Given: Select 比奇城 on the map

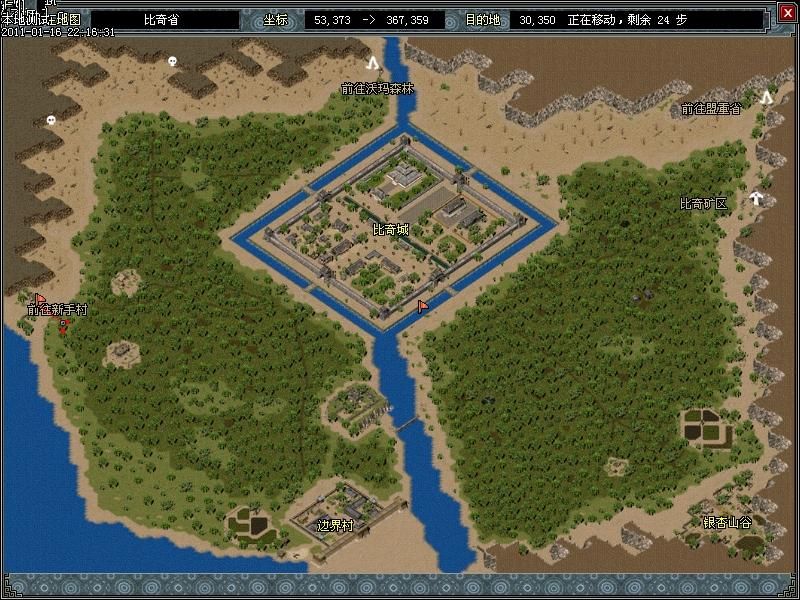Looking at the screenshot, I should pyautogui.click(x=390, y=230).
